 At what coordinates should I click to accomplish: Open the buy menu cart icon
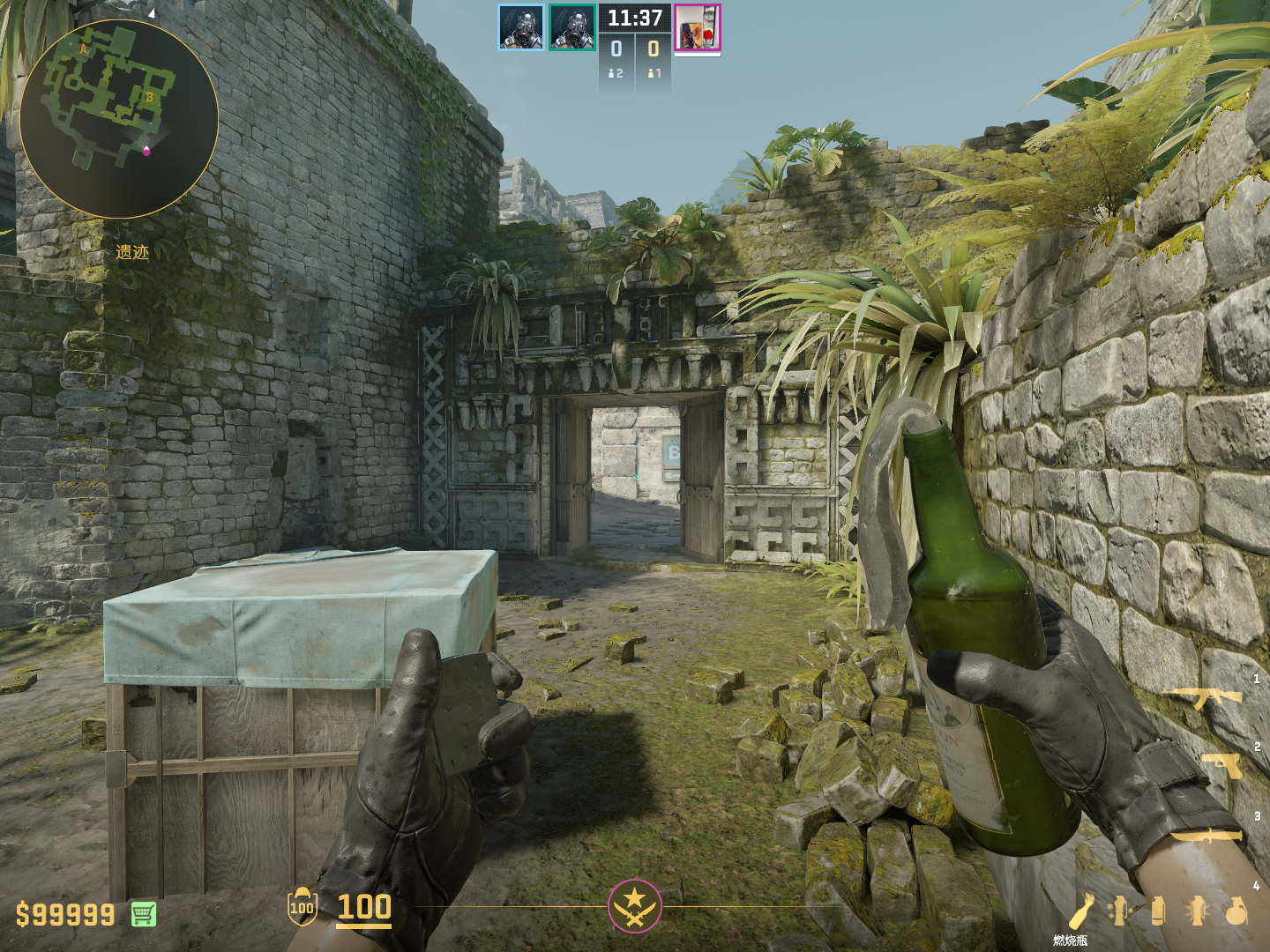coord(144,914)
